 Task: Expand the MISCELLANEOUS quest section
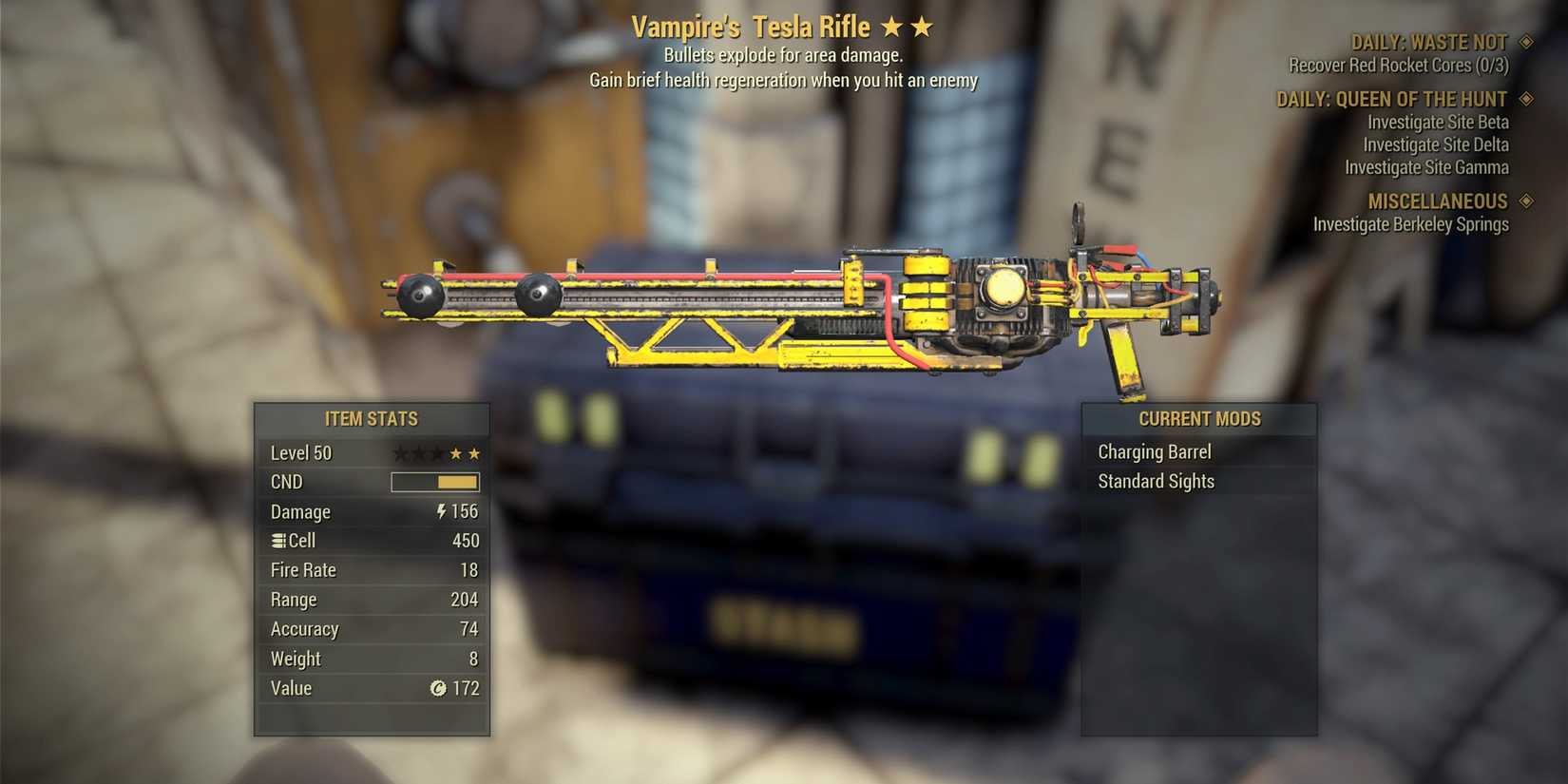tap(1438, 201)
